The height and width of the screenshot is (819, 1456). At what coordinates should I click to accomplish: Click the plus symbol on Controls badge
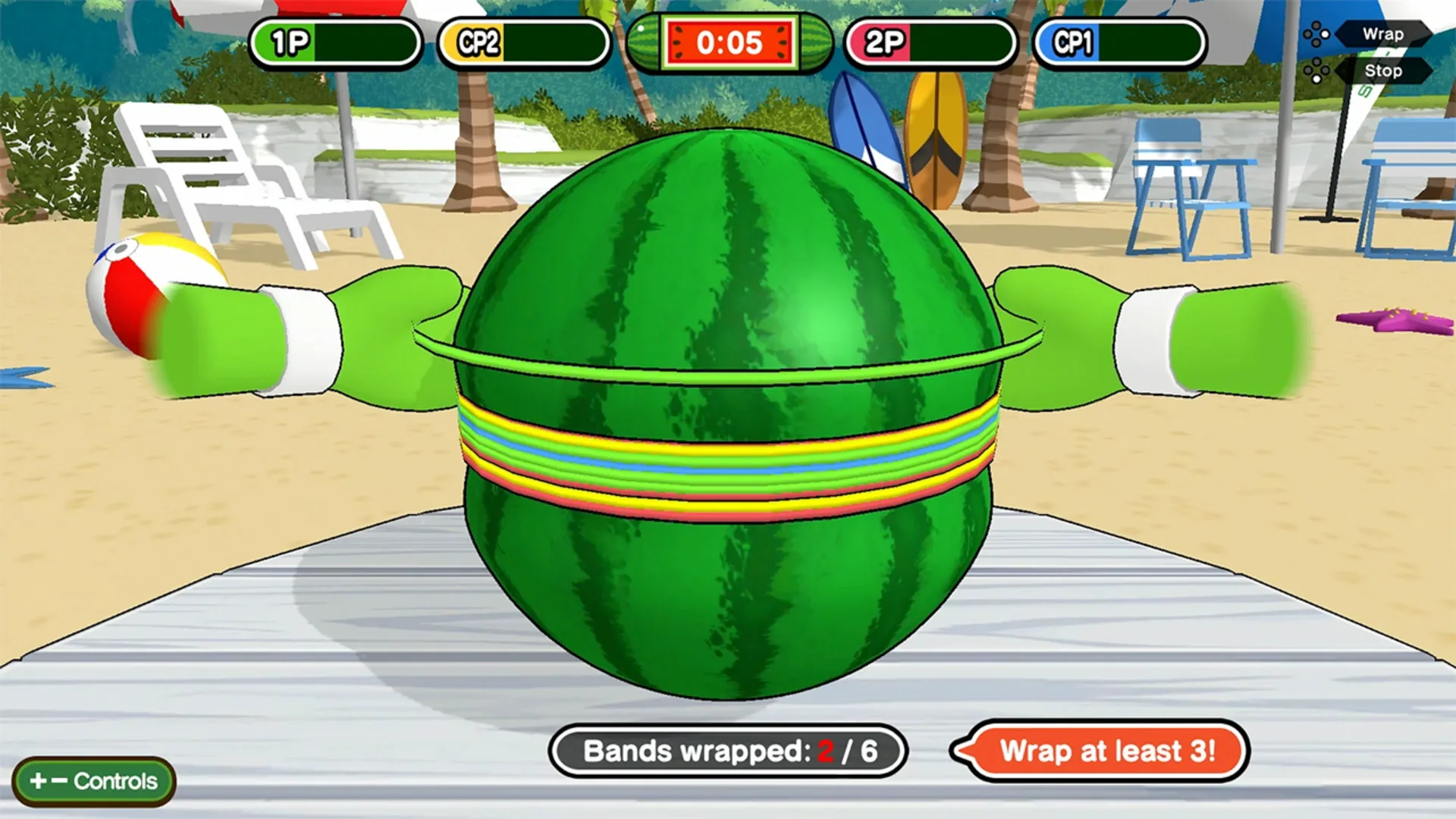point(38,780)
